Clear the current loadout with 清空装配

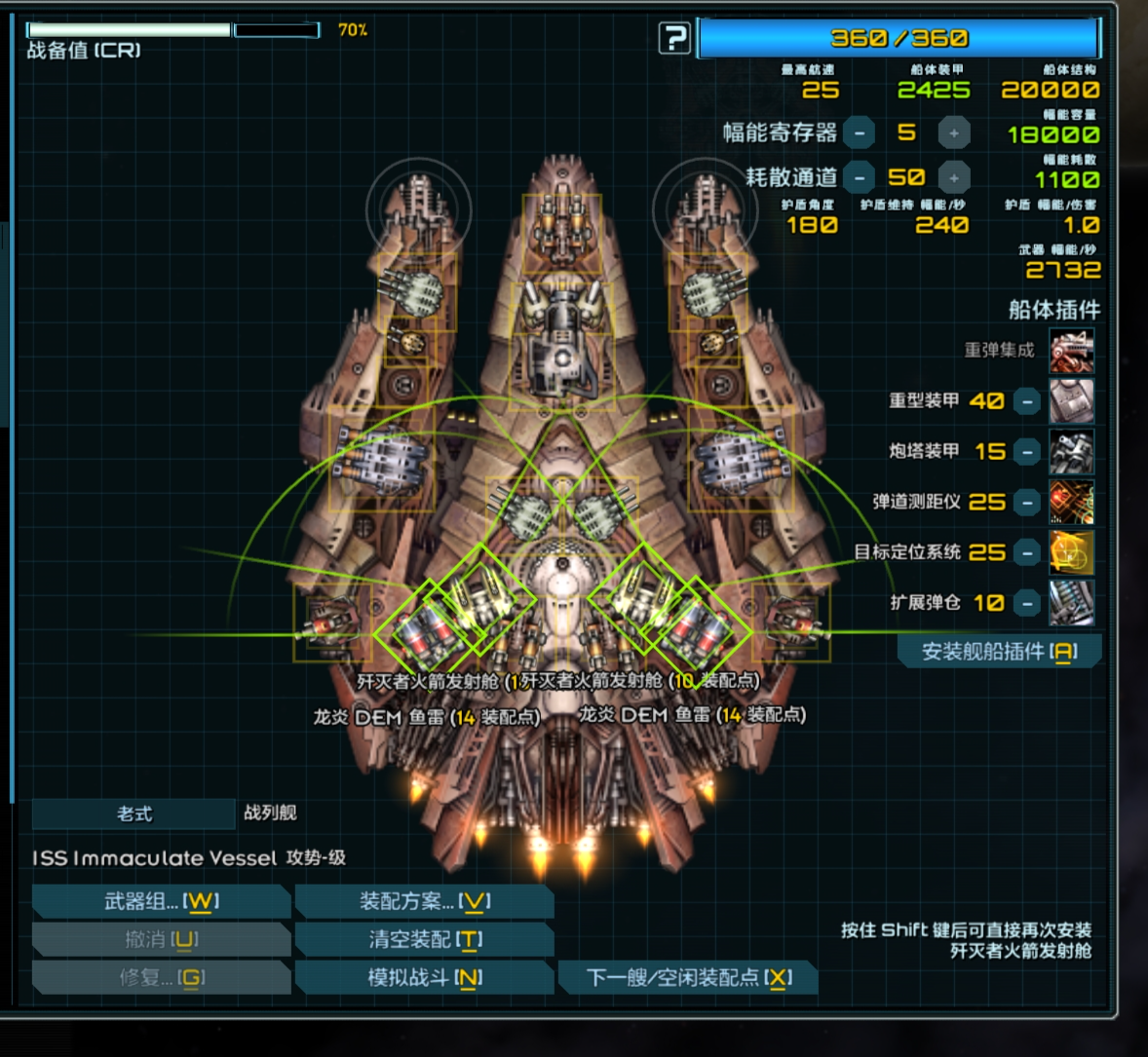(x=424, y=939)
